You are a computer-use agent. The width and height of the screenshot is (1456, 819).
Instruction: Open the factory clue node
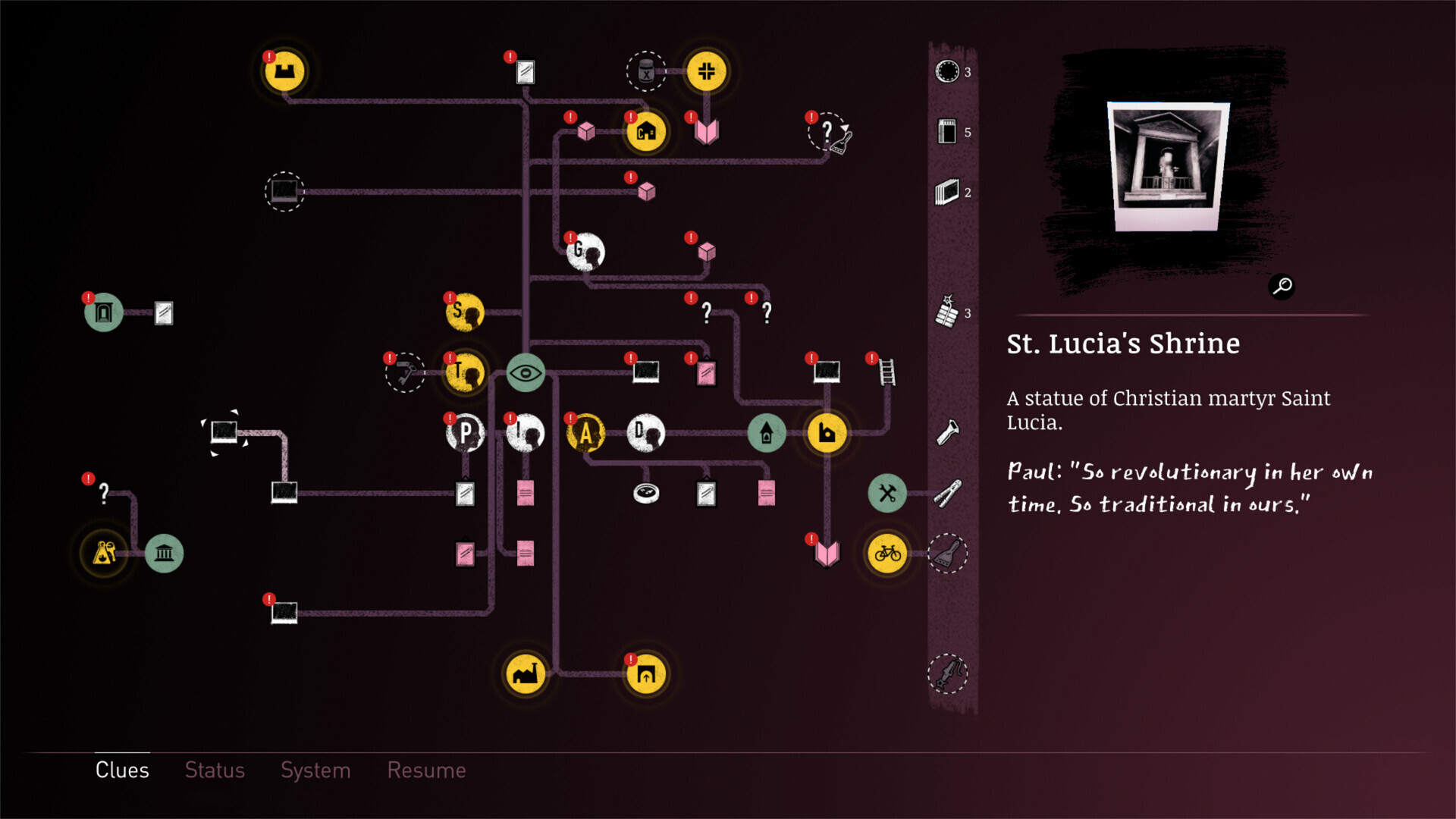pos(527,675)
